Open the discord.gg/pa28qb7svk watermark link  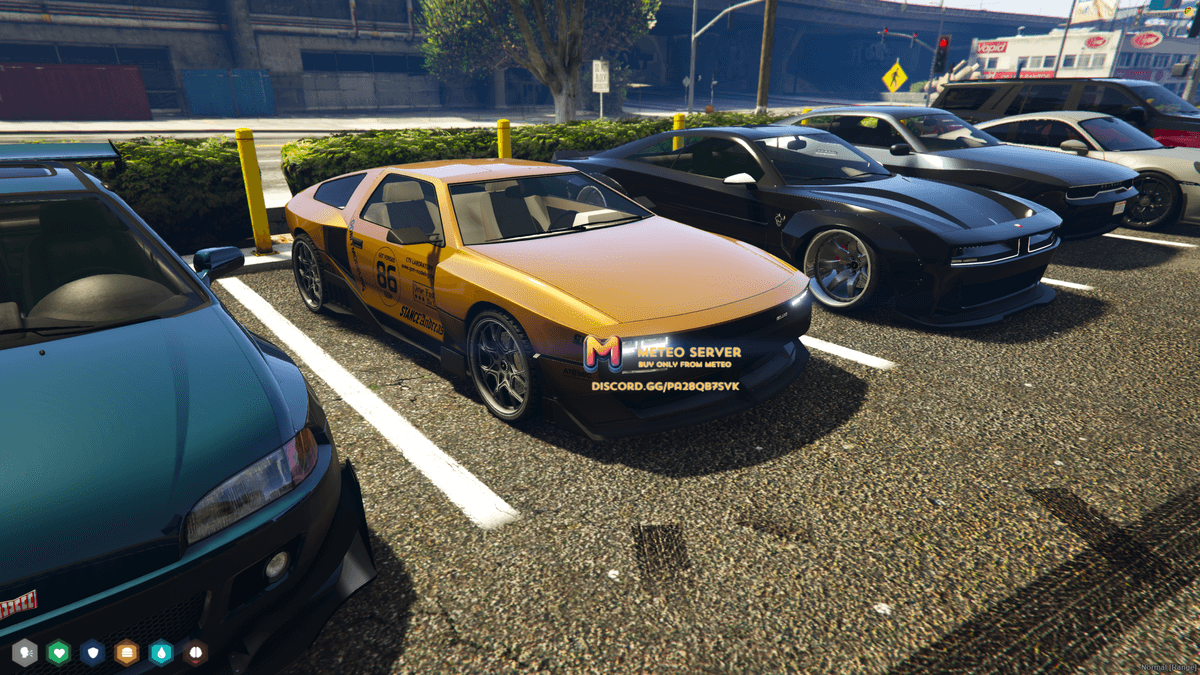(665, 386)
